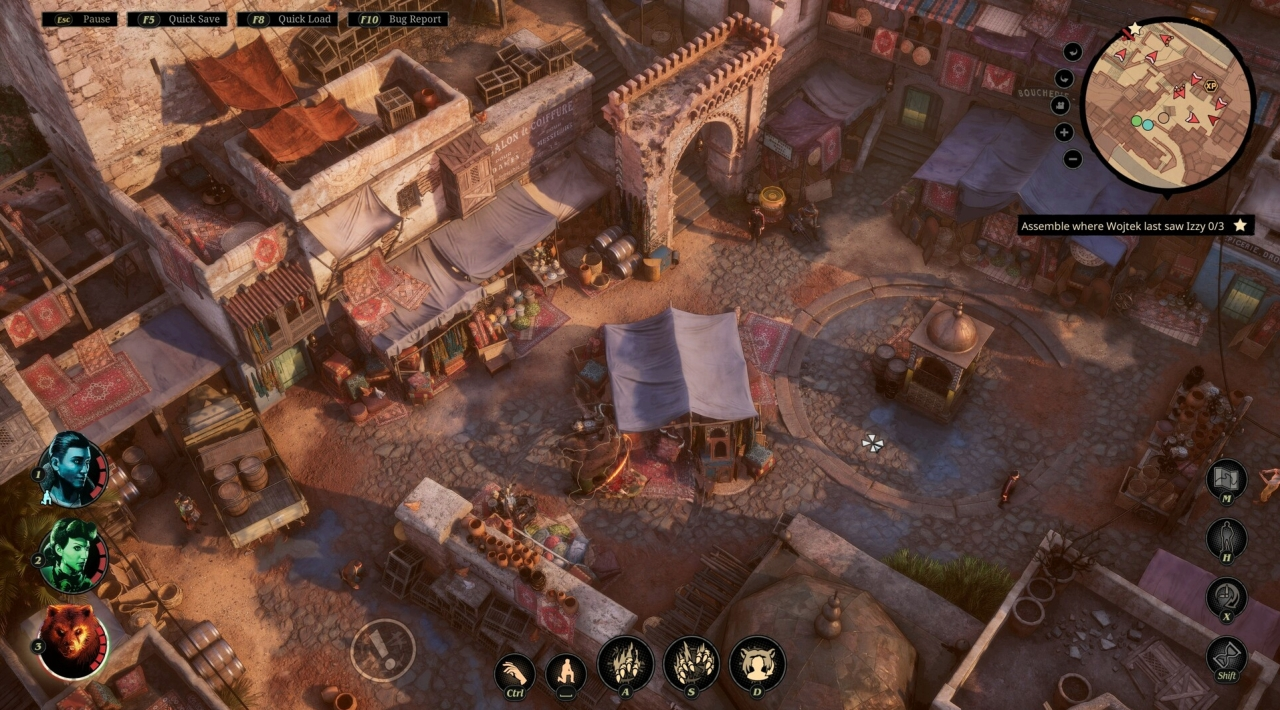Open the Bug Report form

398,19
